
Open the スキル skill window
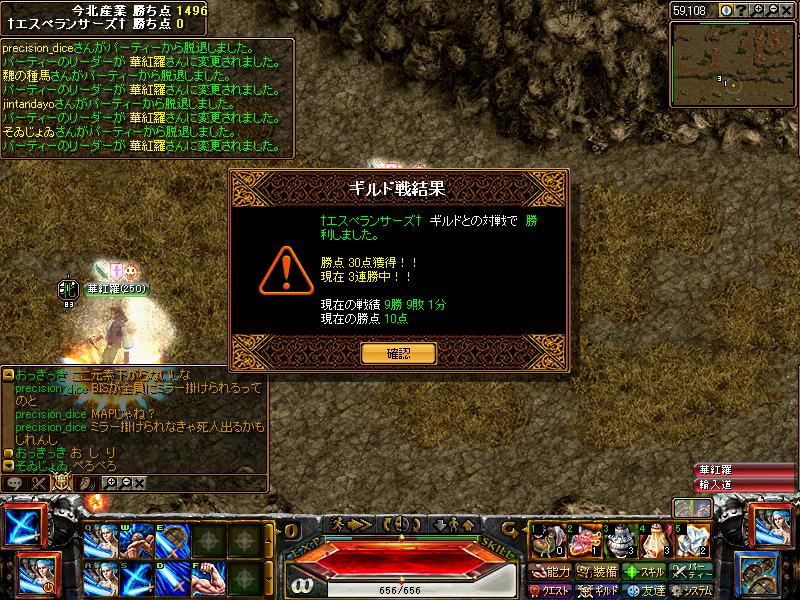(644, 572)
